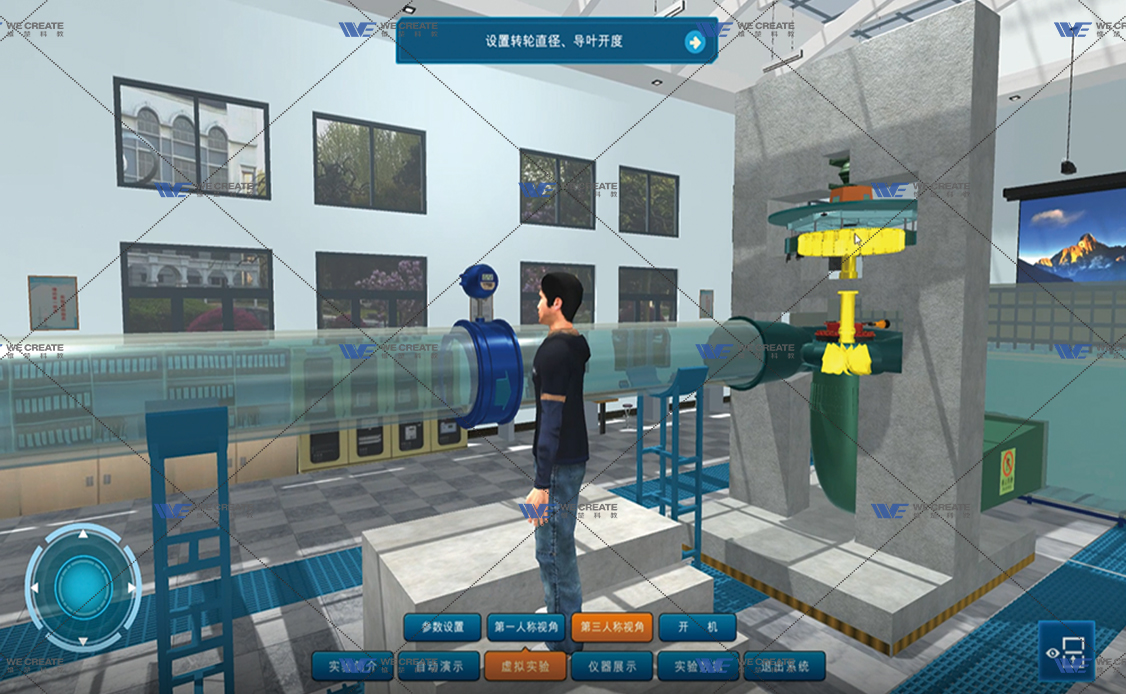Click the 开机 power-on button

[x=697, y=628]
